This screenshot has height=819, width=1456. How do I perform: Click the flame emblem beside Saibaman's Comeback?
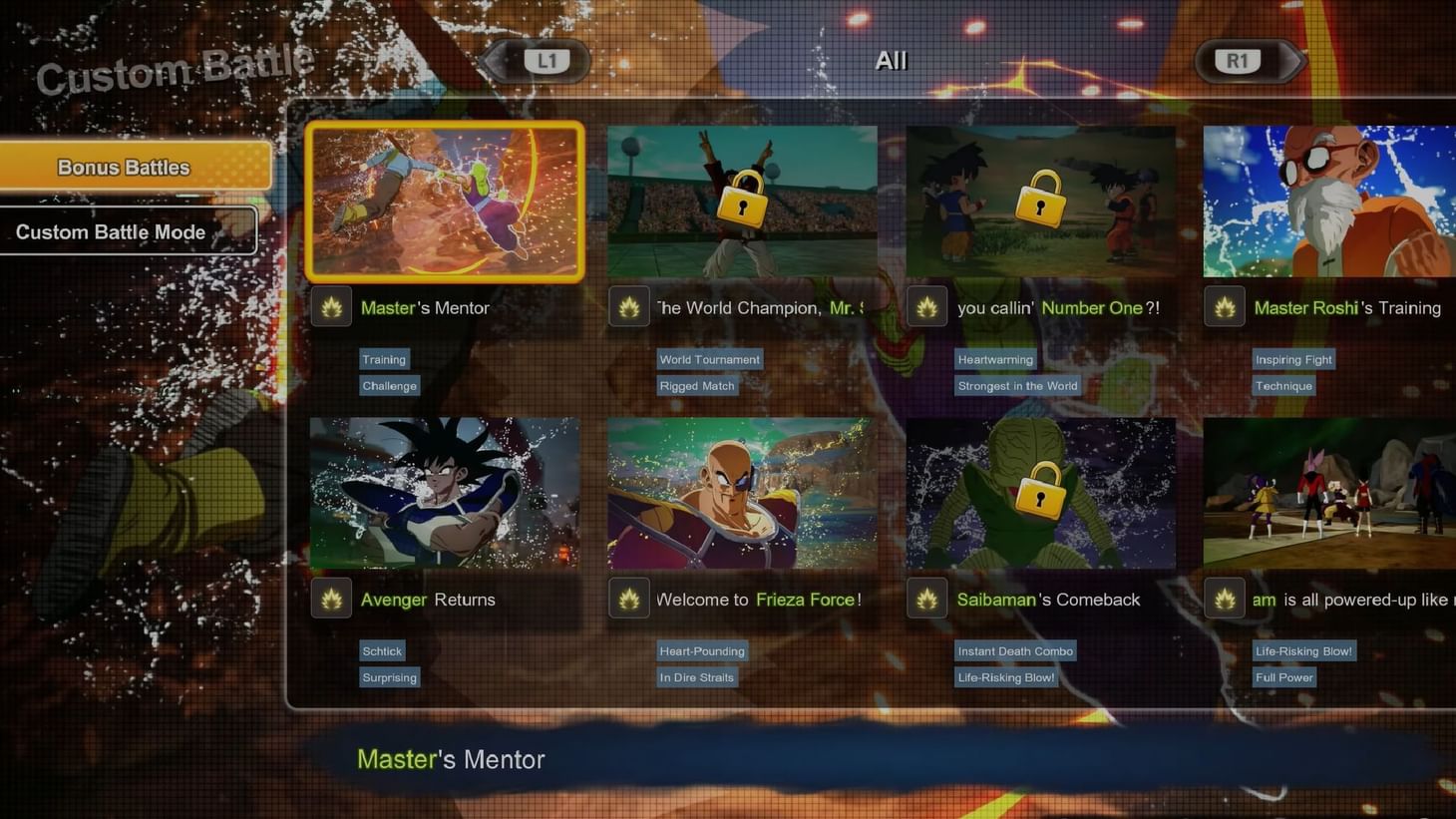(x=926, y=599)
